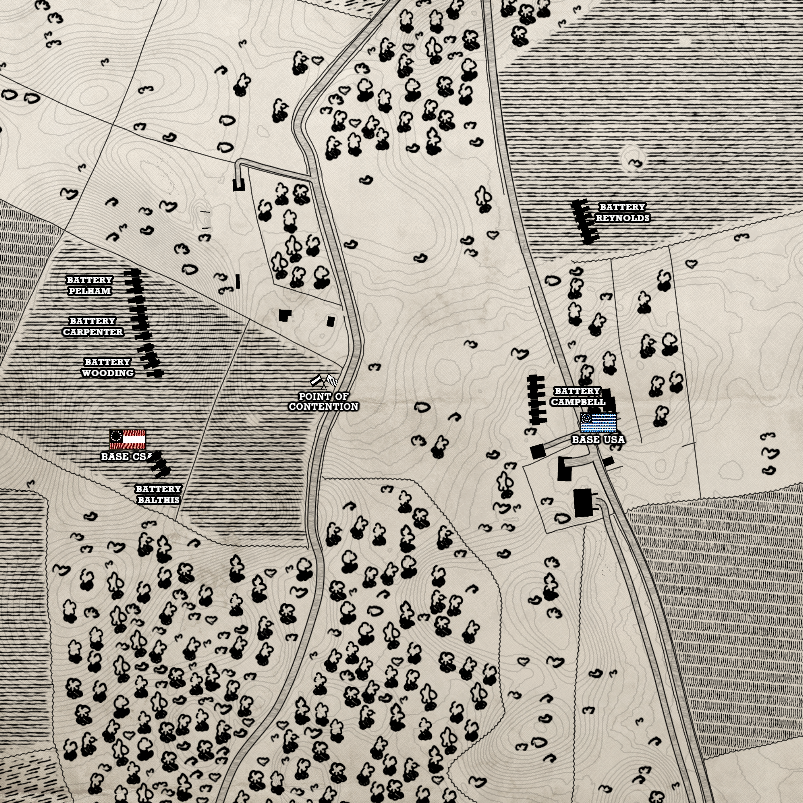Click the Point of Contention marker
The width and height of the screenshot is (803, 803).
(x=323, y=381)
